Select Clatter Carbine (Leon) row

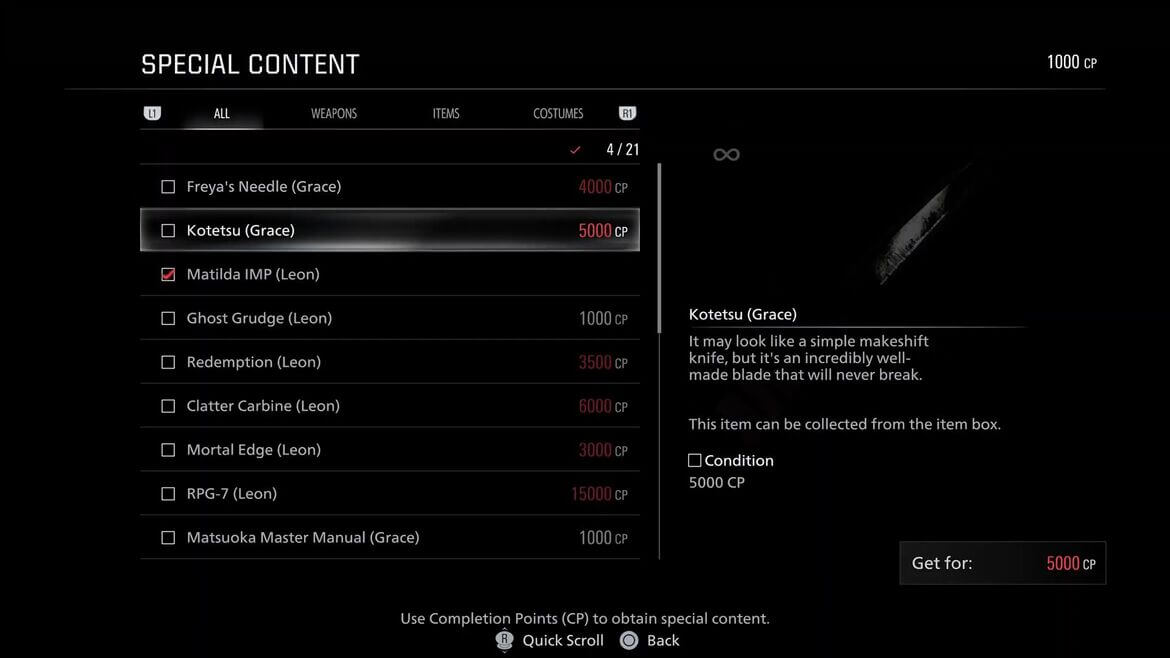[x=390, y=407]
